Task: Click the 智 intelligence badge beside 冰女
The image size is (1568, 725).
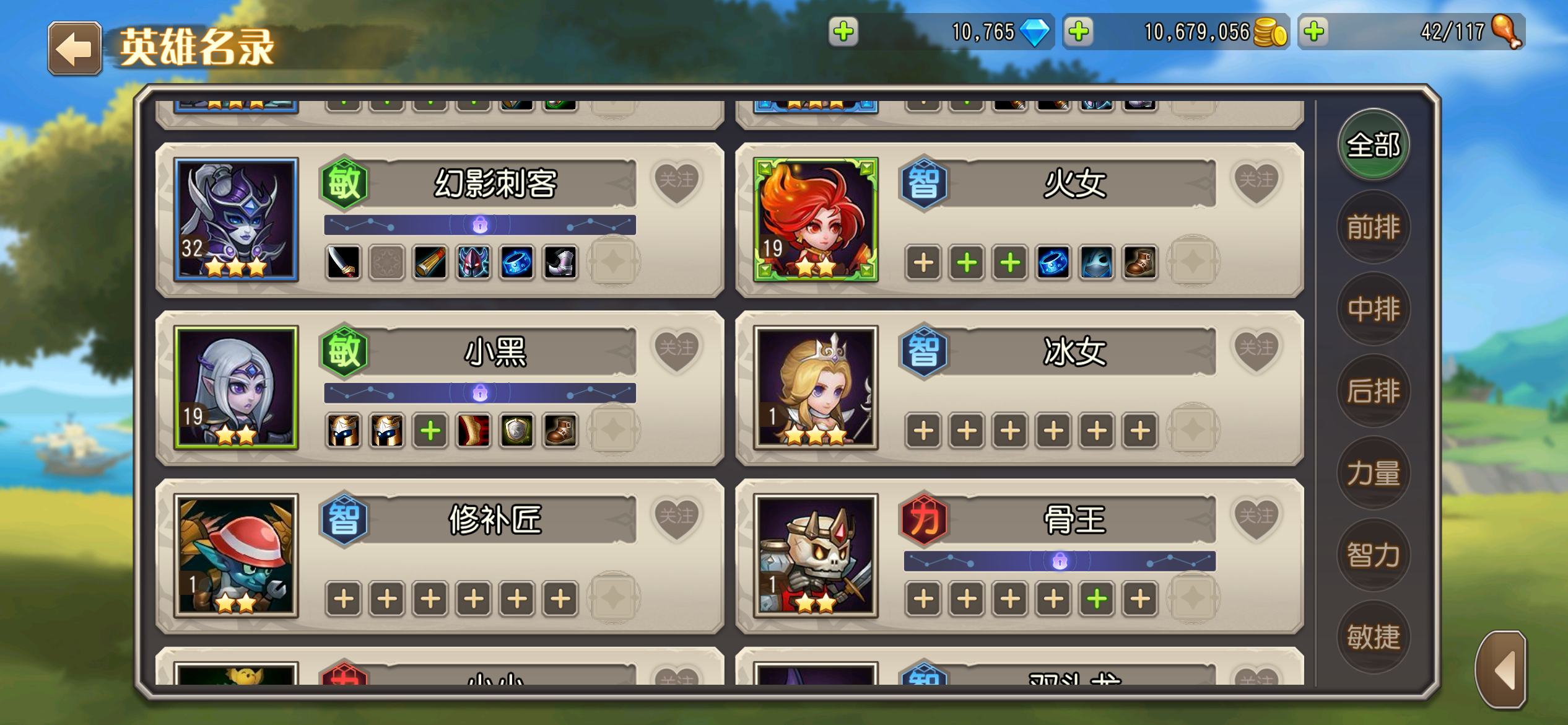Action: coord(922,353)
